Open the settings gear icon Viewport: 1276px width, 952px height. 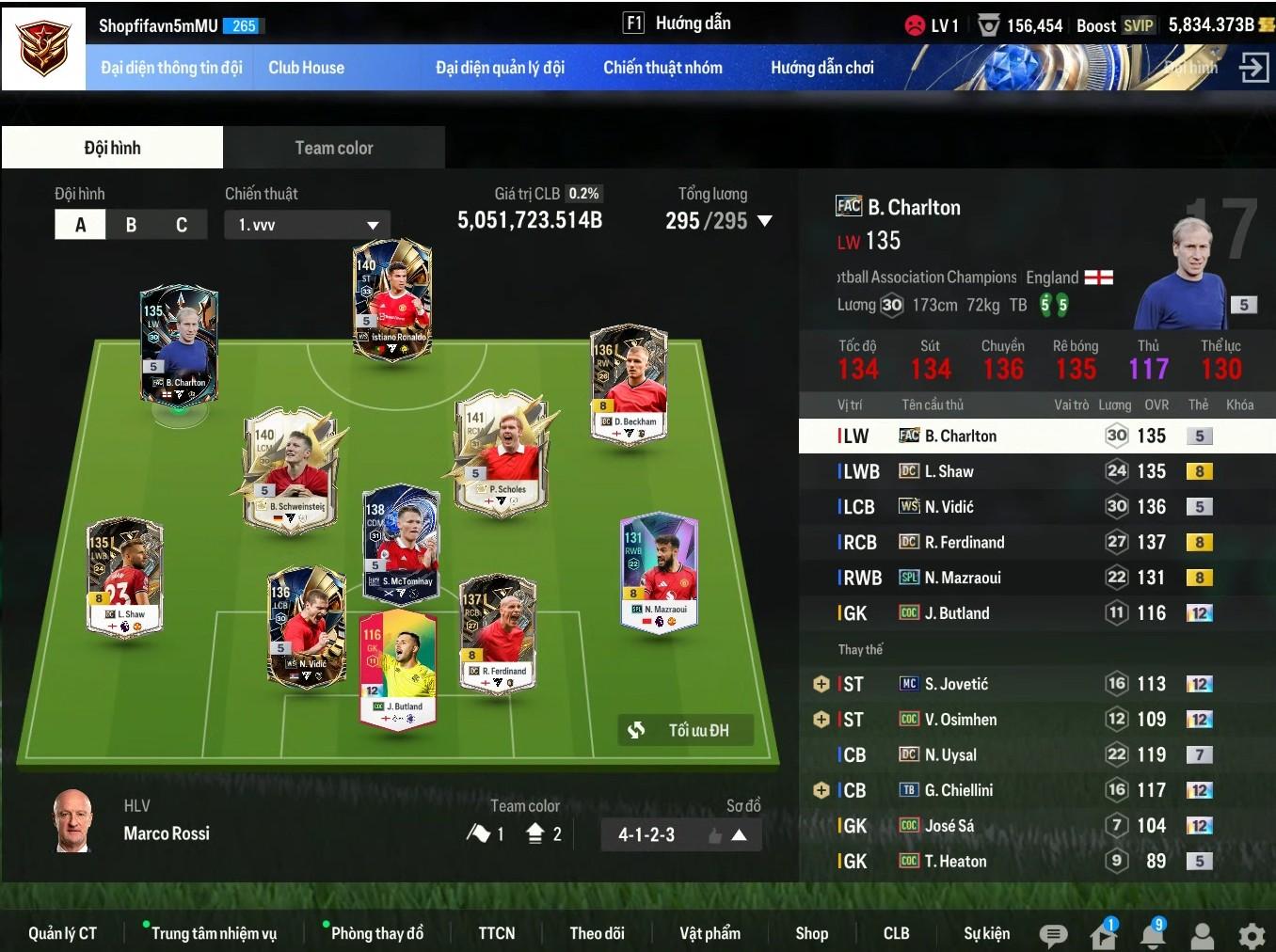coord(1252,935)
